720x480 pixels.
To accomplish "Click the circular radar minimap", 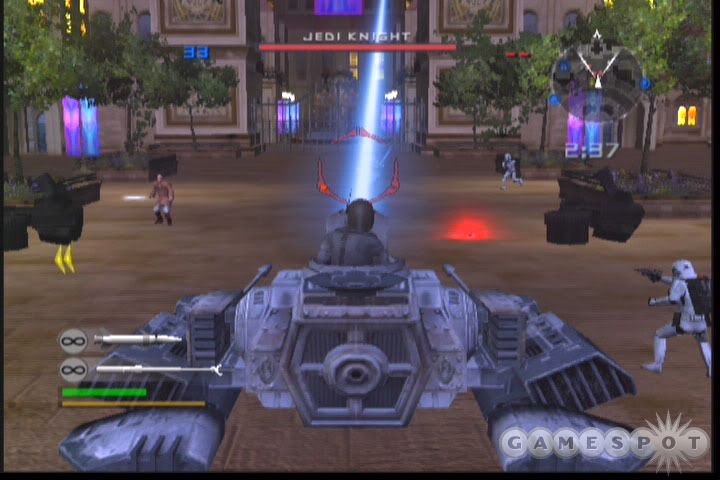I will click(x=596, y=77).
